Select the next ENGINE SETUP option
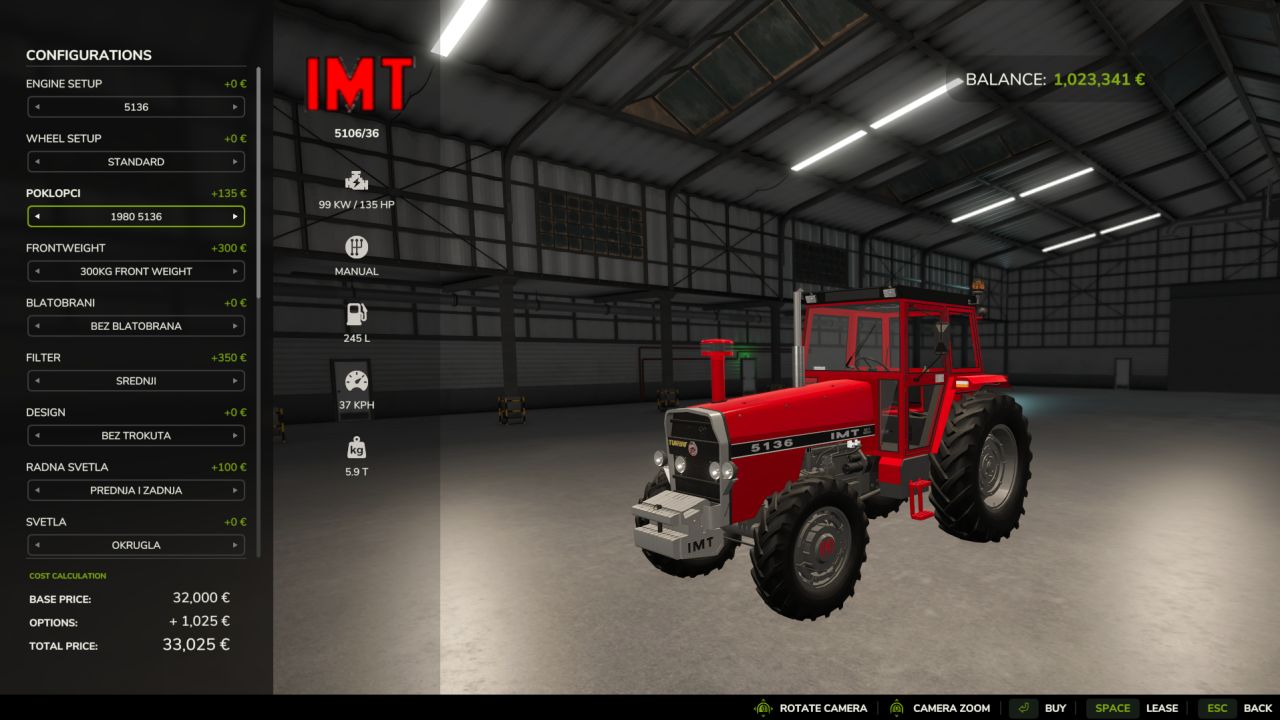Image resolution: width=1280 pixels, height=720 pixels. (237, 107)
